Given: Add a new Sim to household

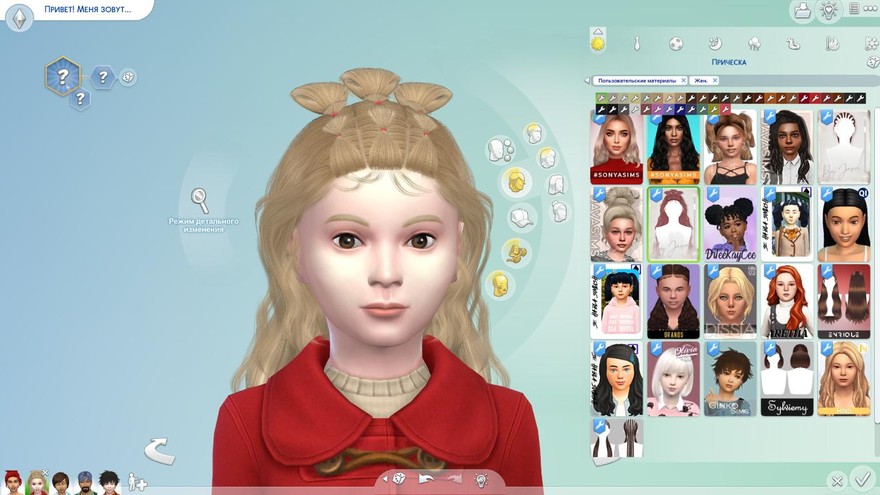Looking at the screenshot, I should tap(137, 483).
